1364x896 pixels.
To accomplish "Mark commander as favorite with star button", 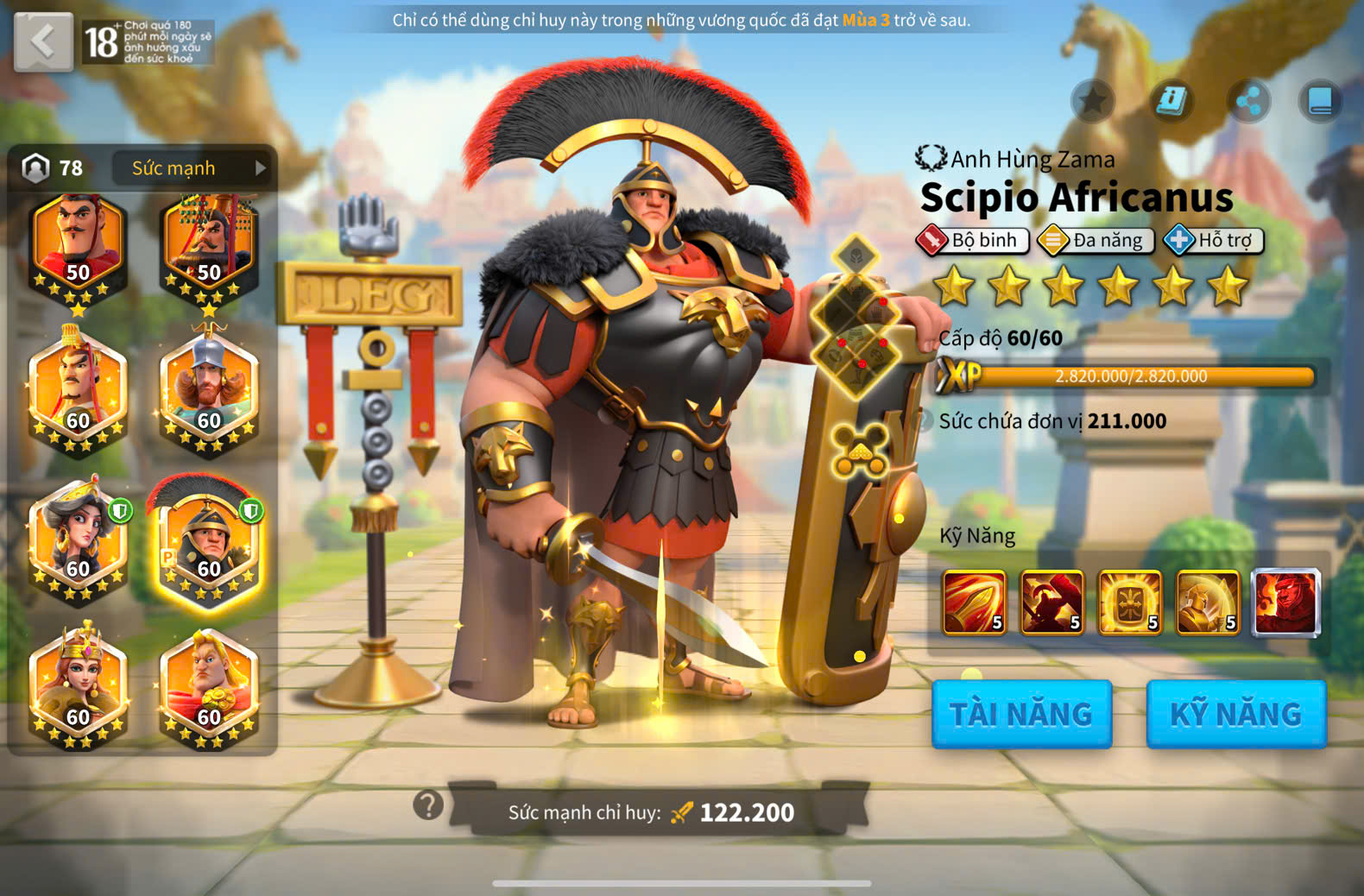I will click(1093, 101).
